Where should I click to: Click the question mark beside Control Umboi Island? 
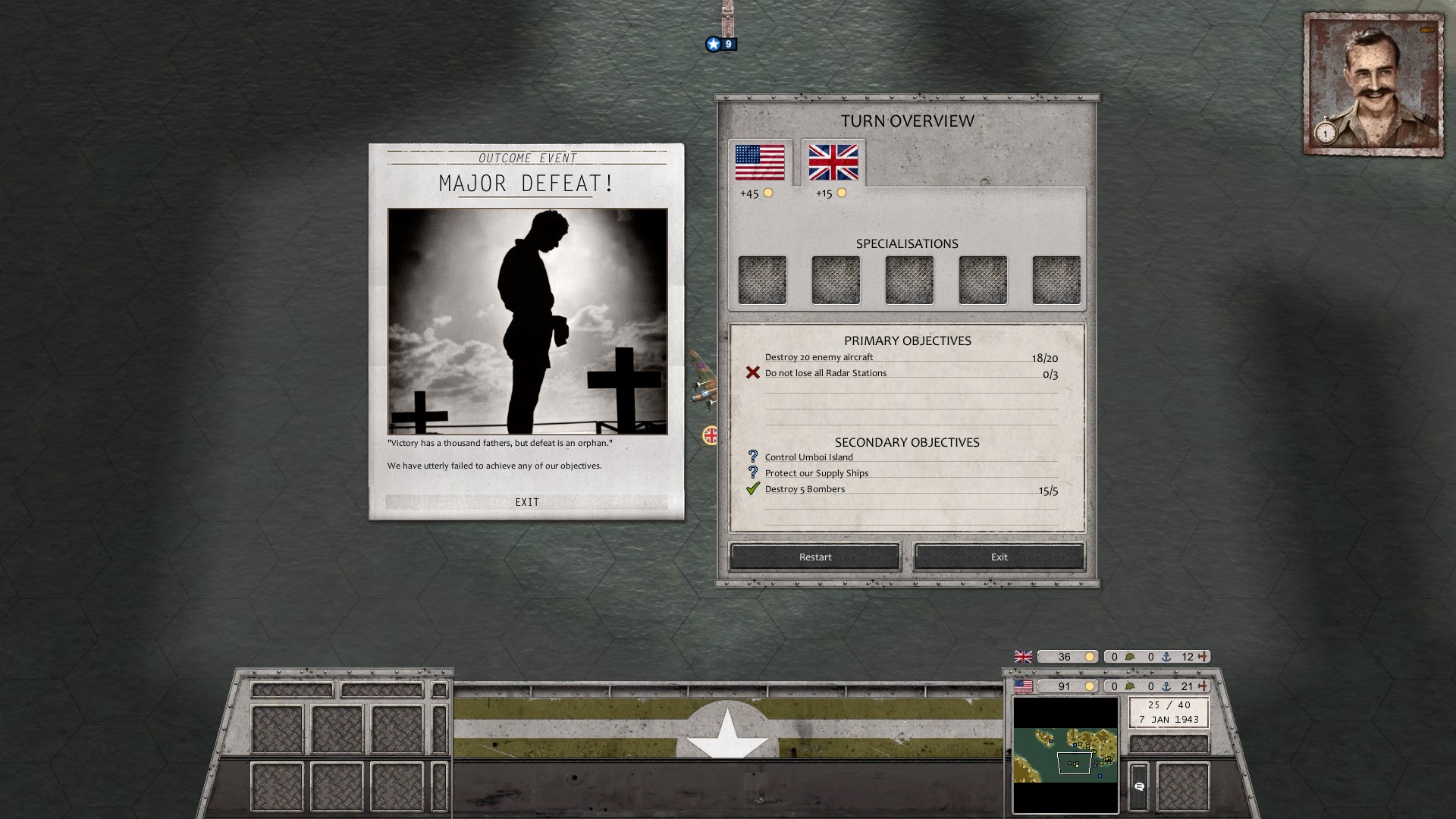click(752, 457)
